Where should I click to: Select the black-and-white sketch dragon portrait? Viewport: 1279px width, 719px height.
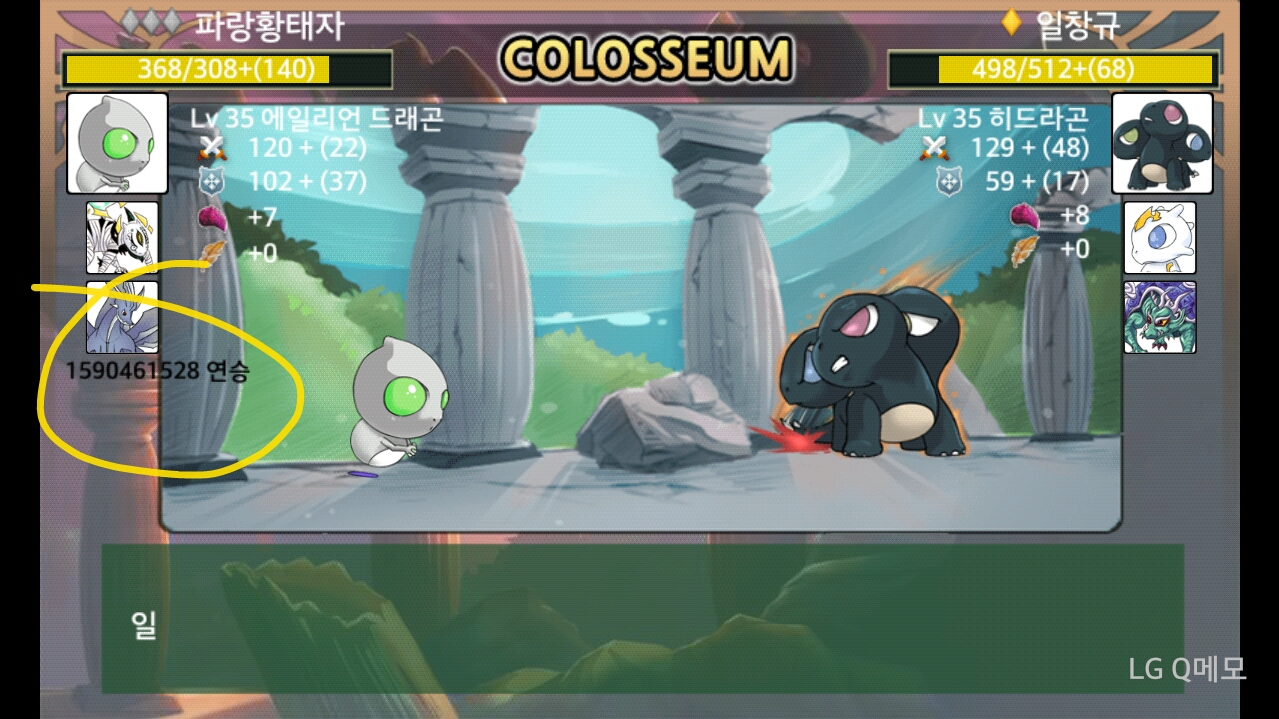click(x=122, y=237)
